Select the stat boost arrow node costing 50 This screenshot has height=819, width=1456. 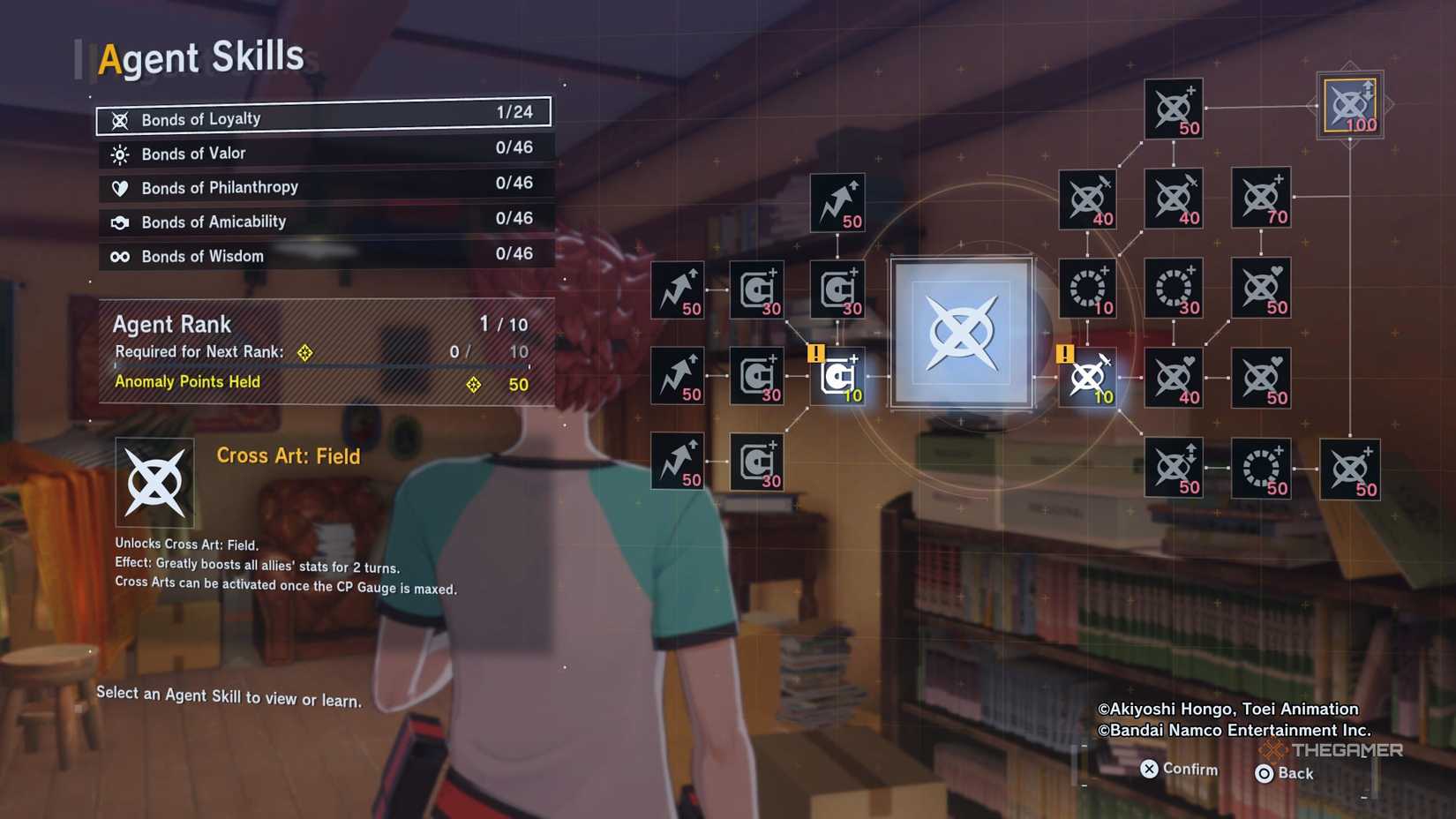tap(837, 203)
